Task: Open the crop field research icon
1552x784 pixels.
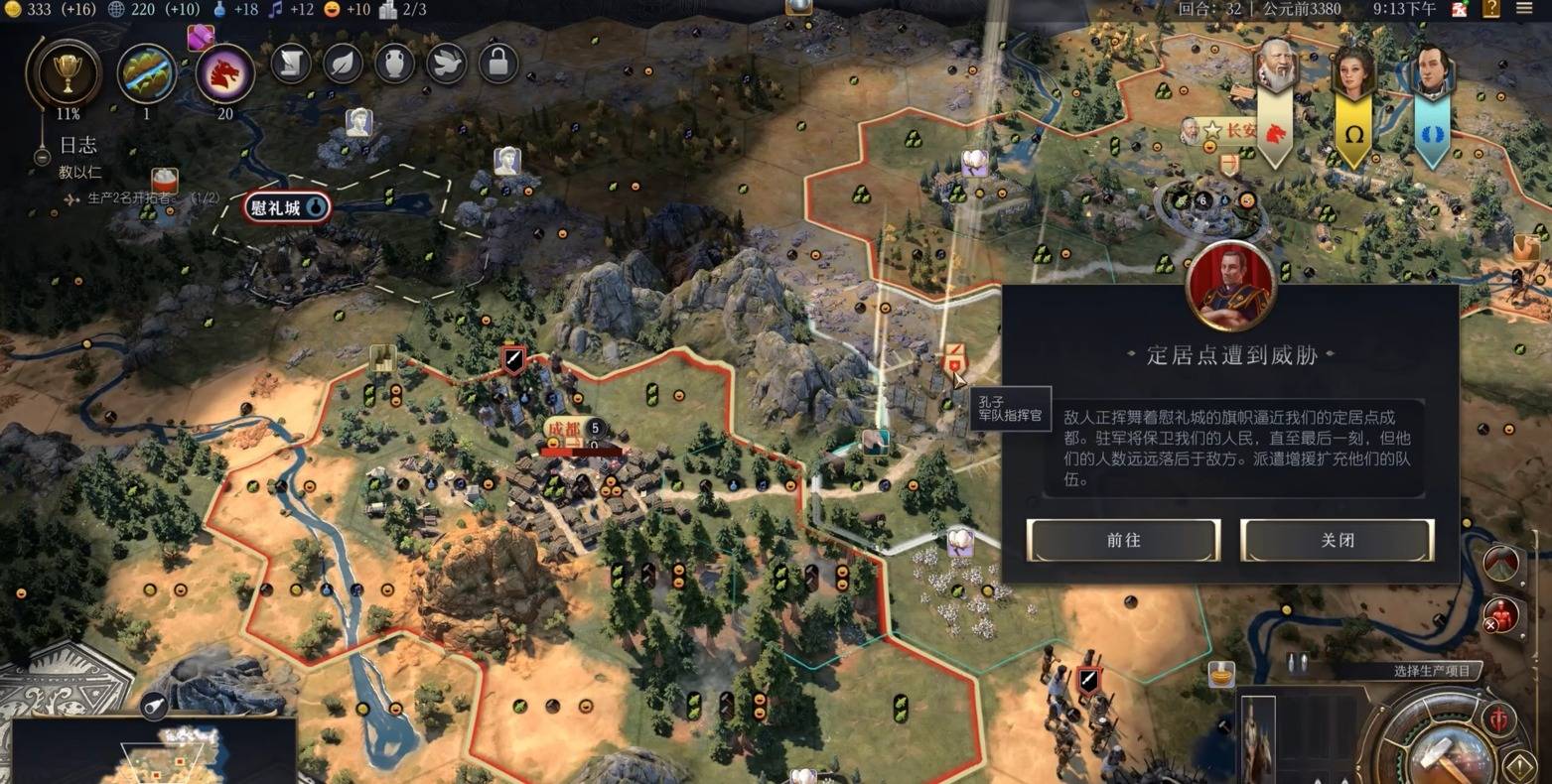Action: pyautogui.click(x=147, y=72)
